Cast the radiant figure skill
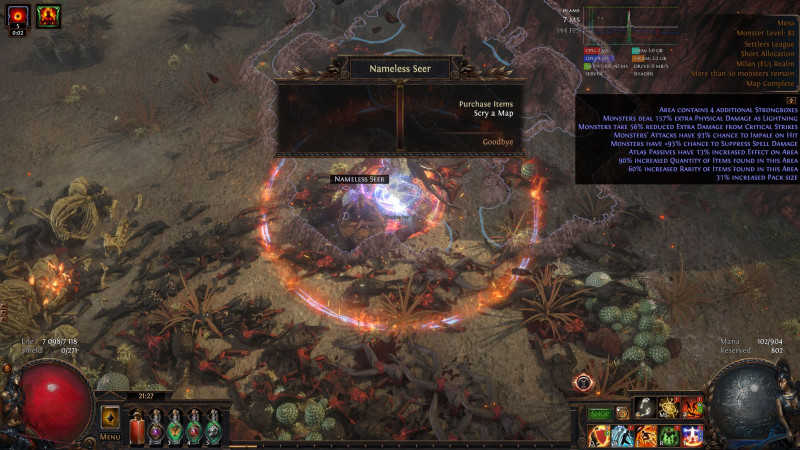 click(692, 436)
